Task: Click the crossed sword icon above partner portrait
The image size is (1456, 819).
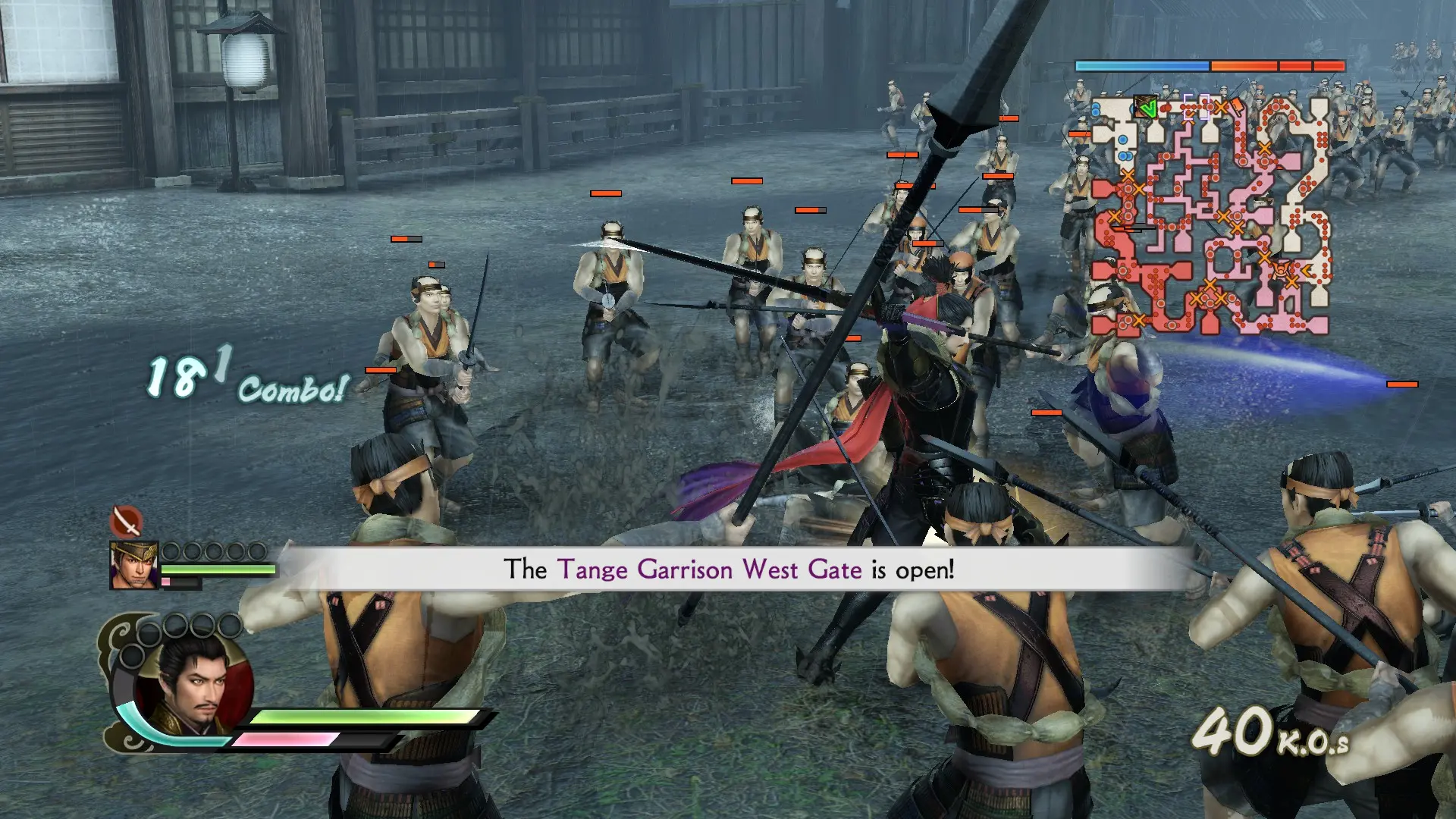Action: 127,521
